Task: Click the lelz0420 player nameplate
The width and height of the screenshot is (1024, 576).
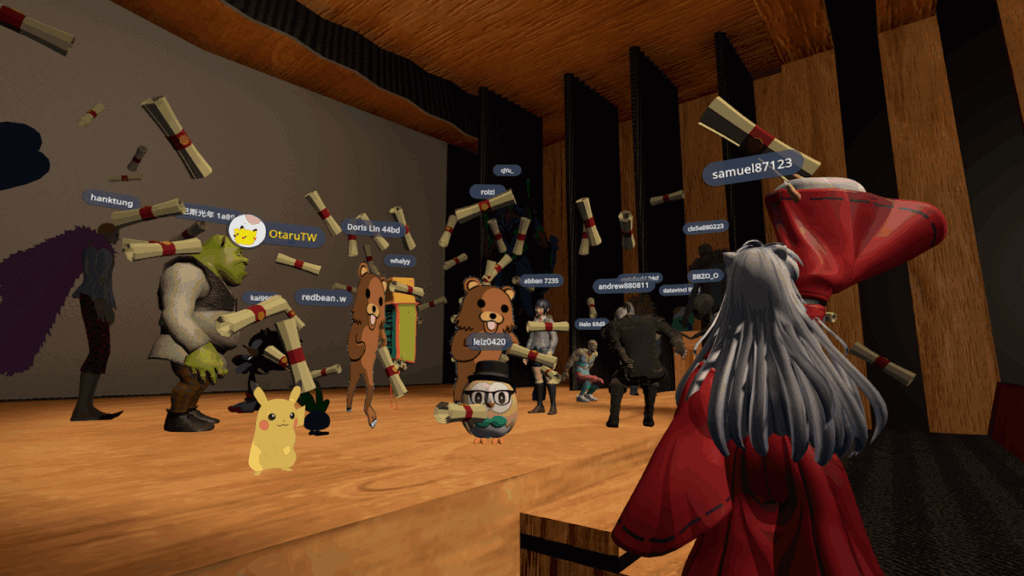Action: click(x=488, y=342)
